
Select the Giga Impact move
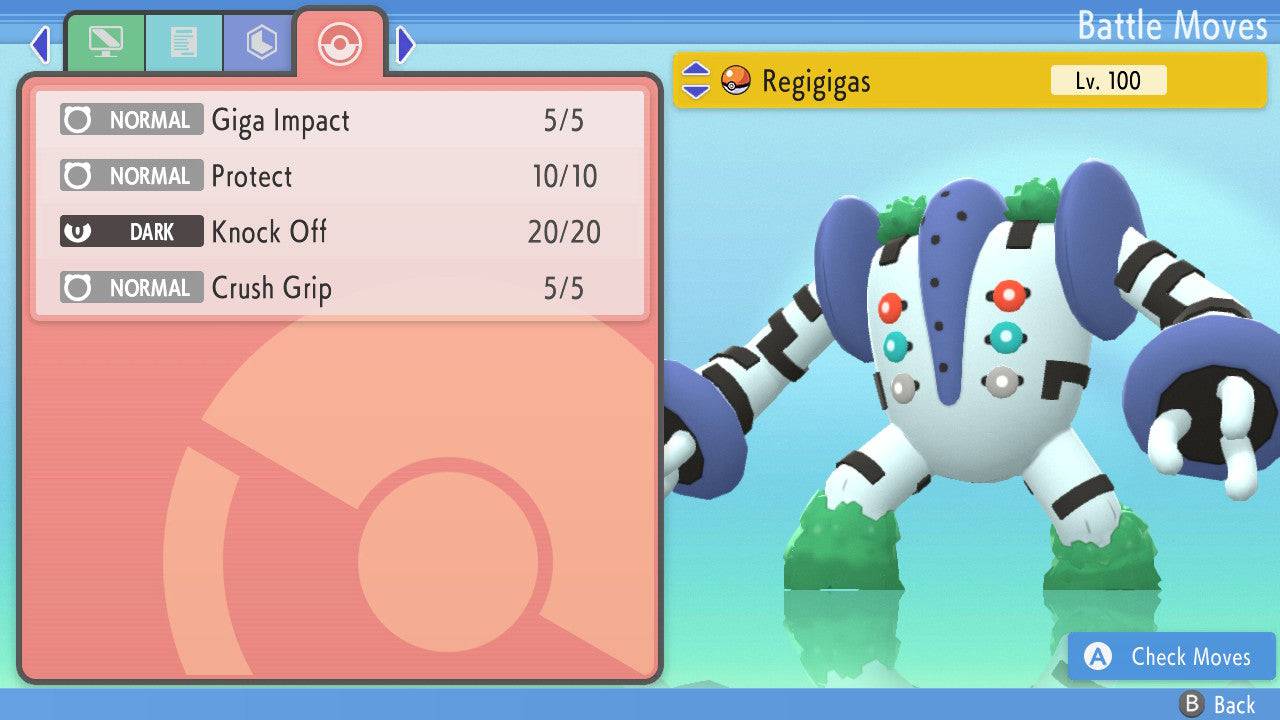pyautogui.click(x=277, y=120)
